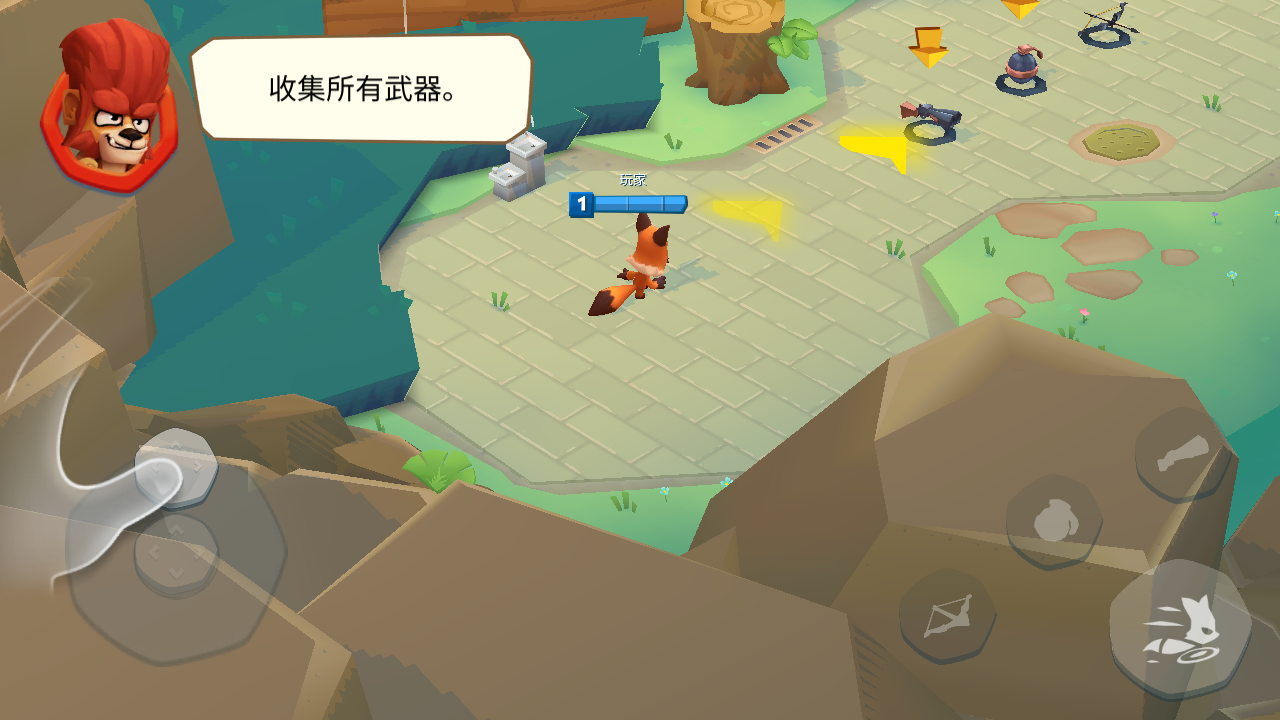Viewport: 1280px width, 720px height.
Task: Tap the grenade throw ability icon
Action: 1054,518
